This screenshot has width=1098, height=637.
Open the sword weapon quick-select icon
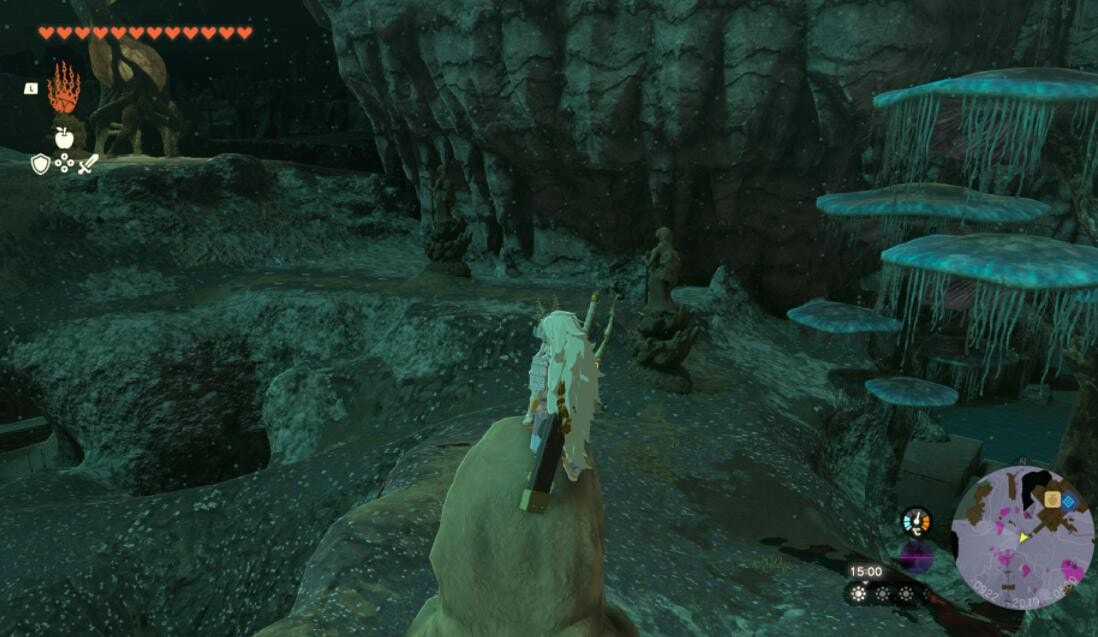coord(88,164)
